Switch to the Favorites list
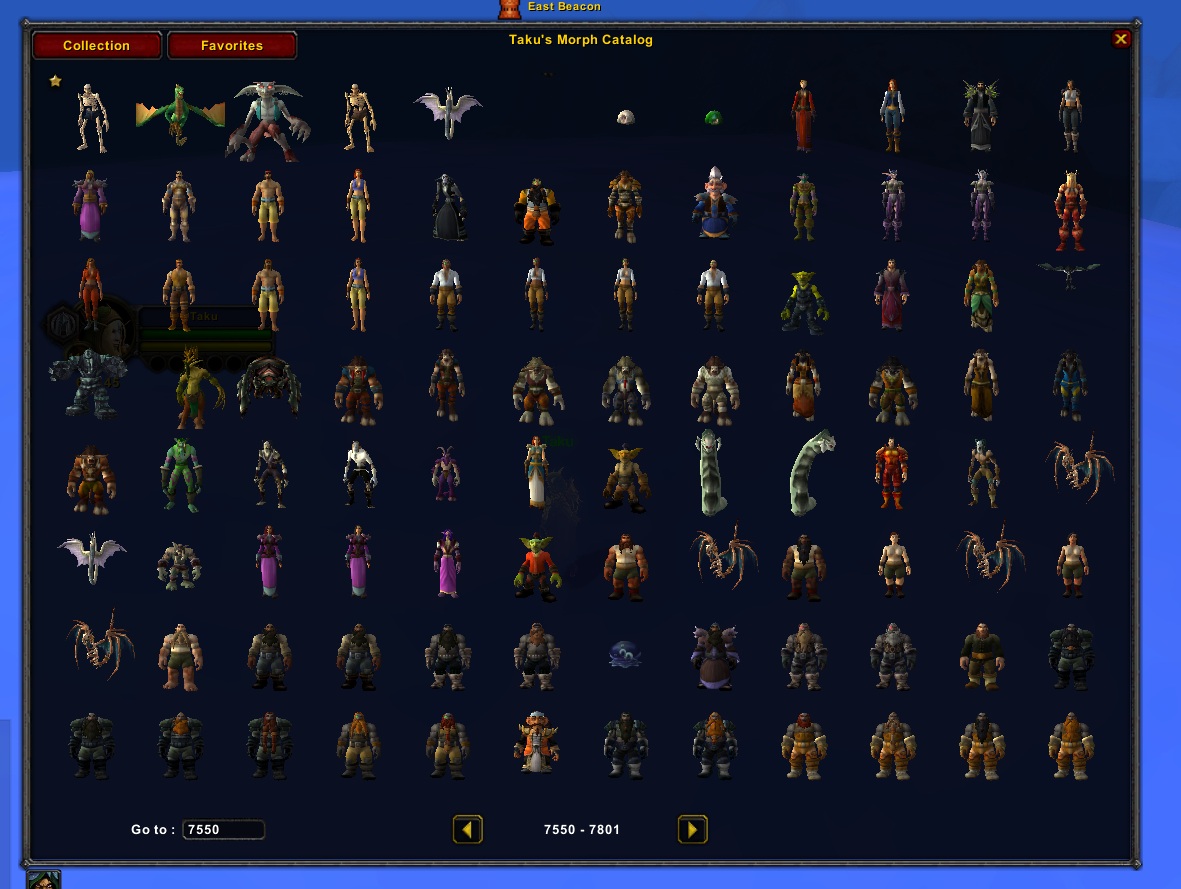Viewport: 1181px width, 889px height. click(x=231, y=46)
